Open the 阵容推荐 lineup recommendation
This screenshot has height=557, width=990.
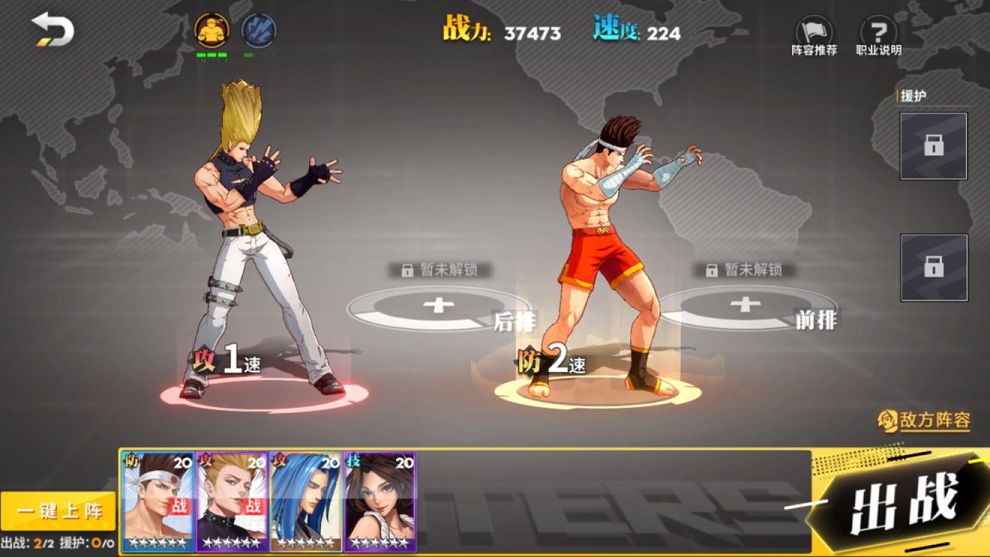click(x=814, y=36)
